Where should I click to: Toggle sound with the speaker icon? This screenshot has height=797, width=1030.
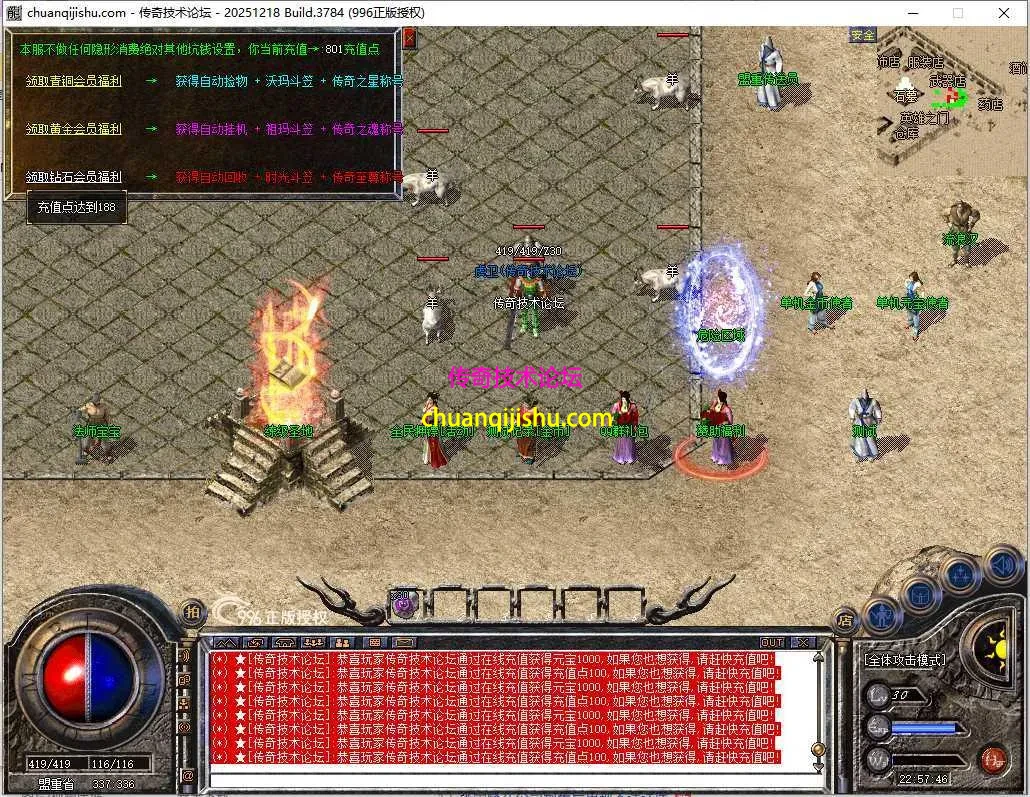[x=1001, y=566]
